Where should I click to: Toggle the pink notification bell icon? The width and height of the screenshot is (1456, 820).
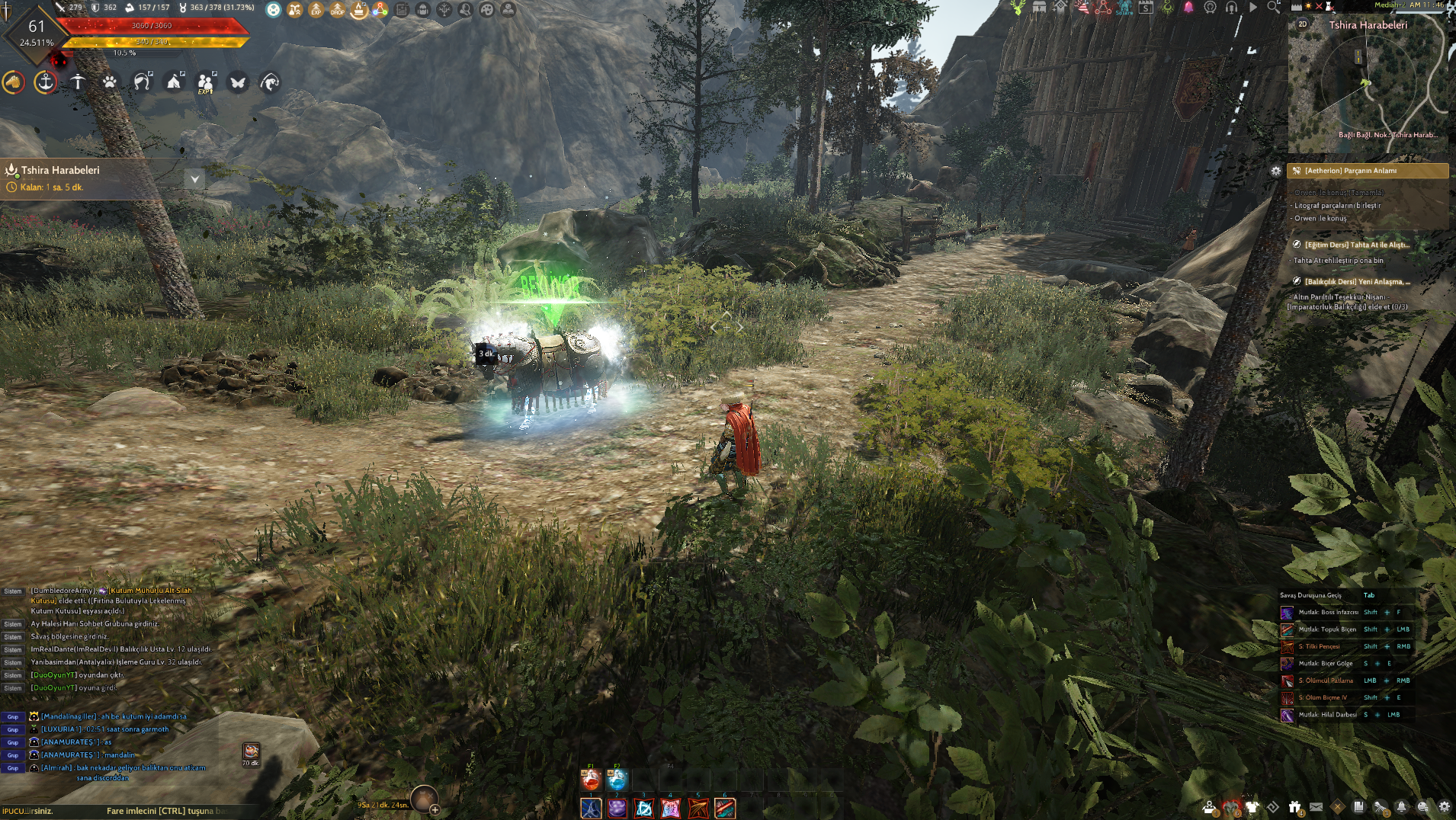pyautogui.click(x=1188, y=8)
